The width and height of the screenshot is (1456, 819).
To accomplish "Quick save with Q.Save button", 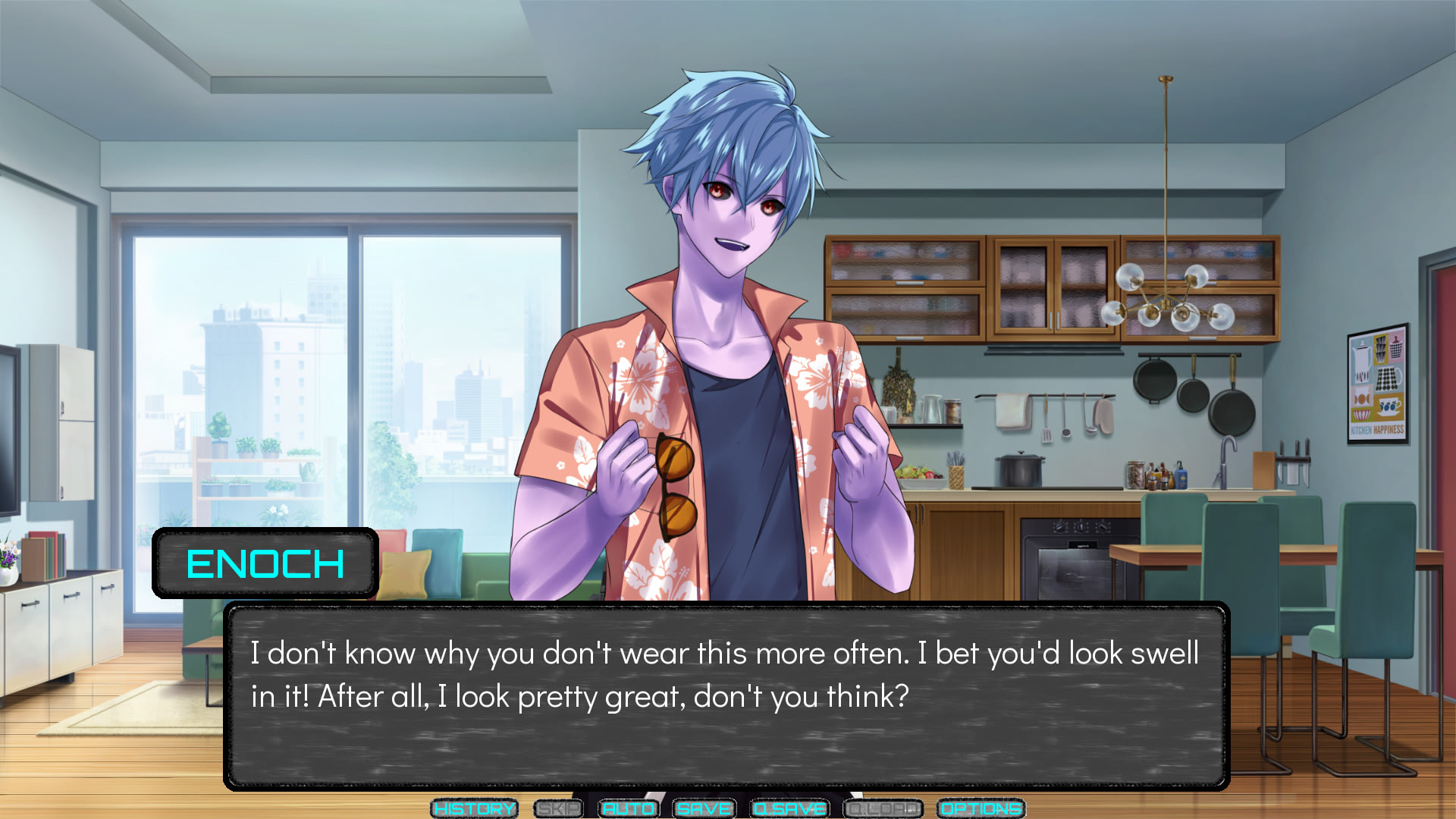I will point(789,809).
